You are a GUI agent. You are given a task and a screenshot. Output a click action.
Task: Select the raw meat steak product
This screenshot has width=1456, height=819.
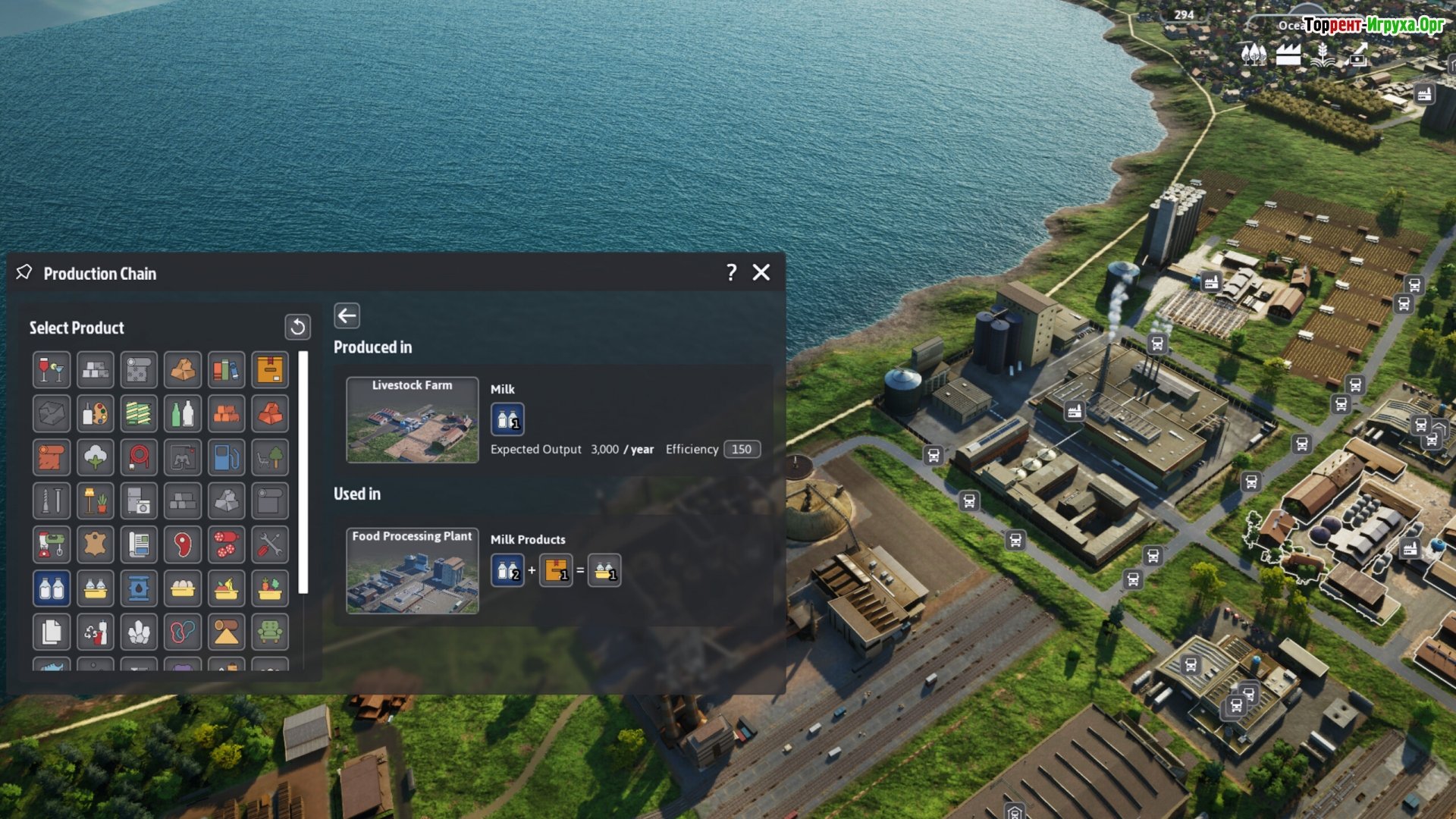(x=183, y=544)
